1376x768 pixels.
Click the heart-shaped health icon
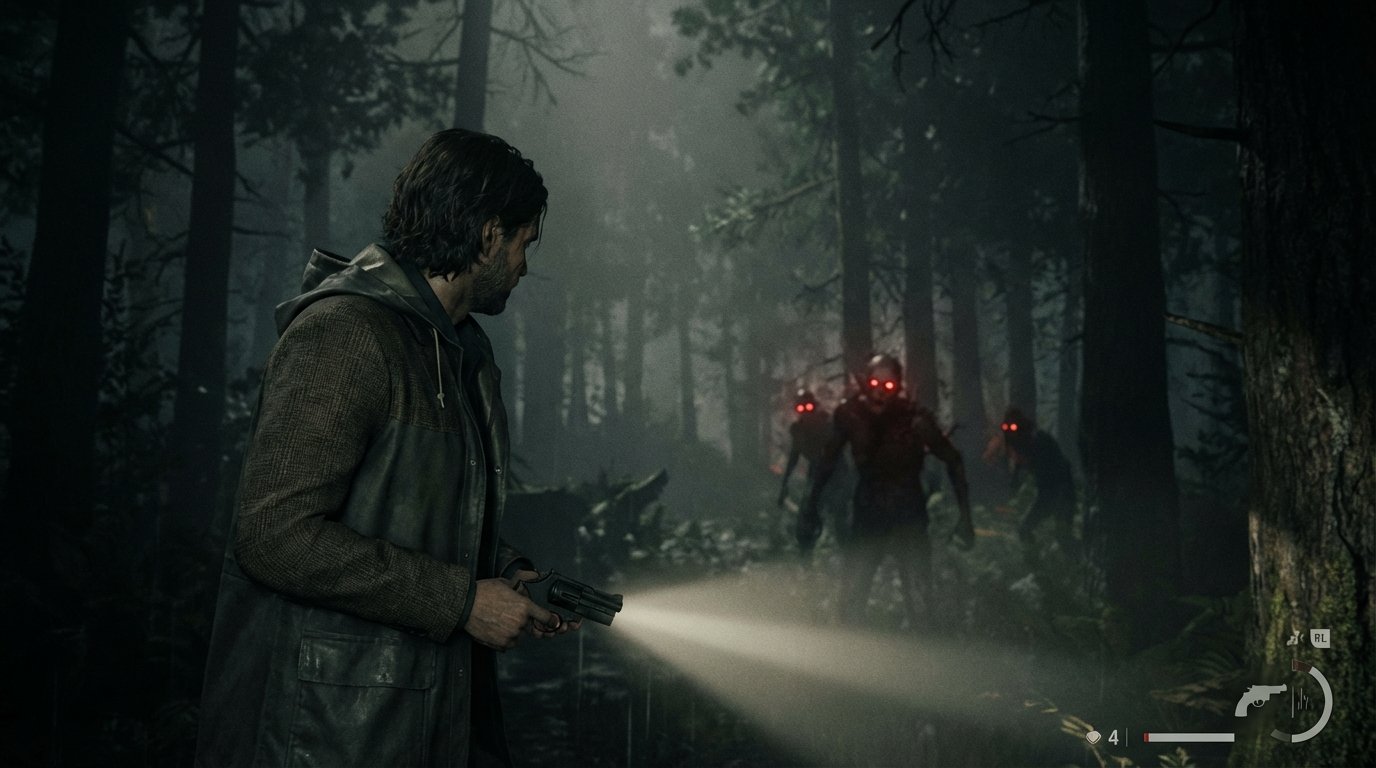click(1093, 738)
